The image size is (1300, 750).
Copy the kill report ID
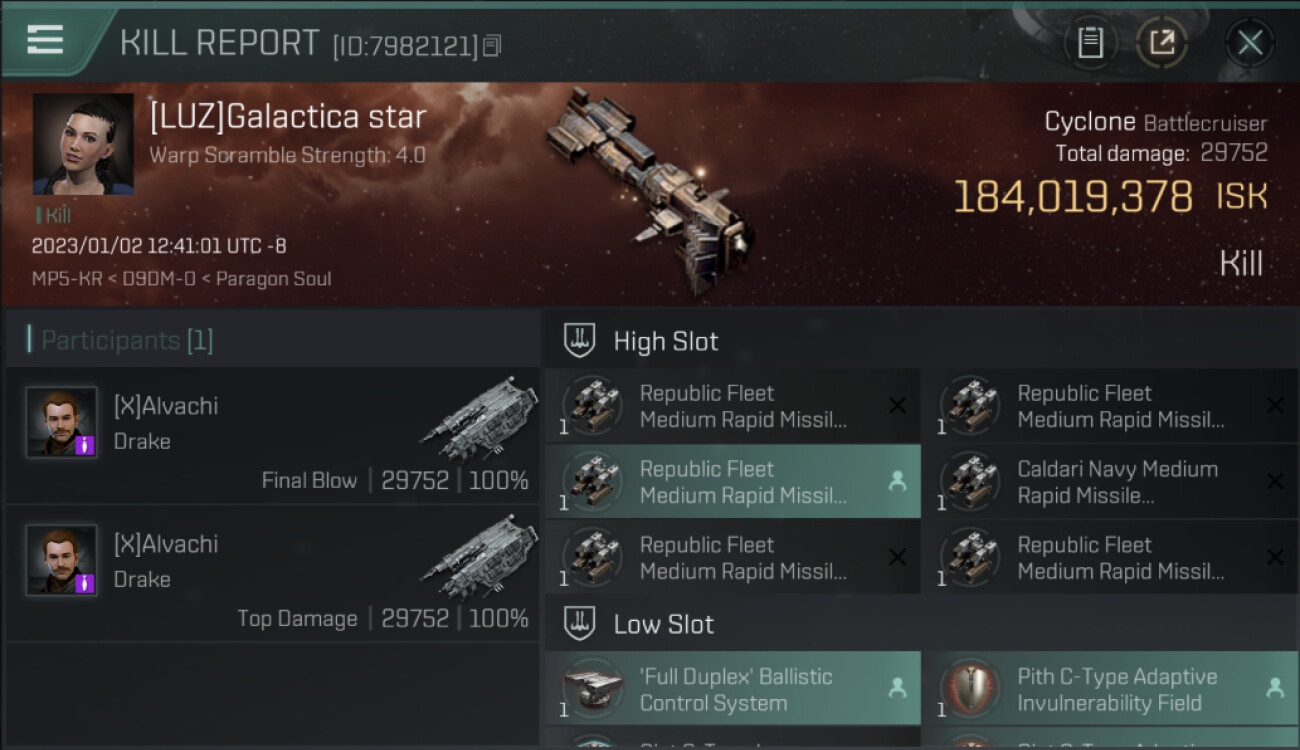pyautogui.click(x=491, y=45)
